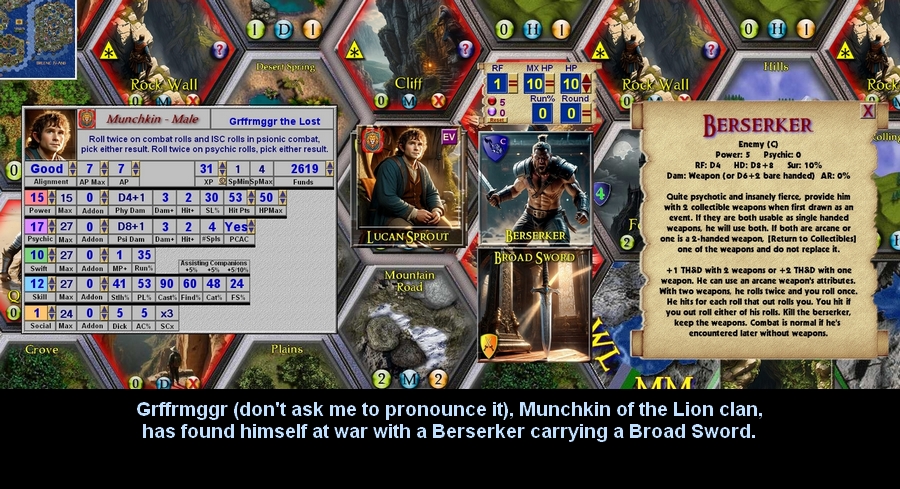Click the red X token on Cliff tile
Viewport: 900px width, 489px height.
(437, 100)
